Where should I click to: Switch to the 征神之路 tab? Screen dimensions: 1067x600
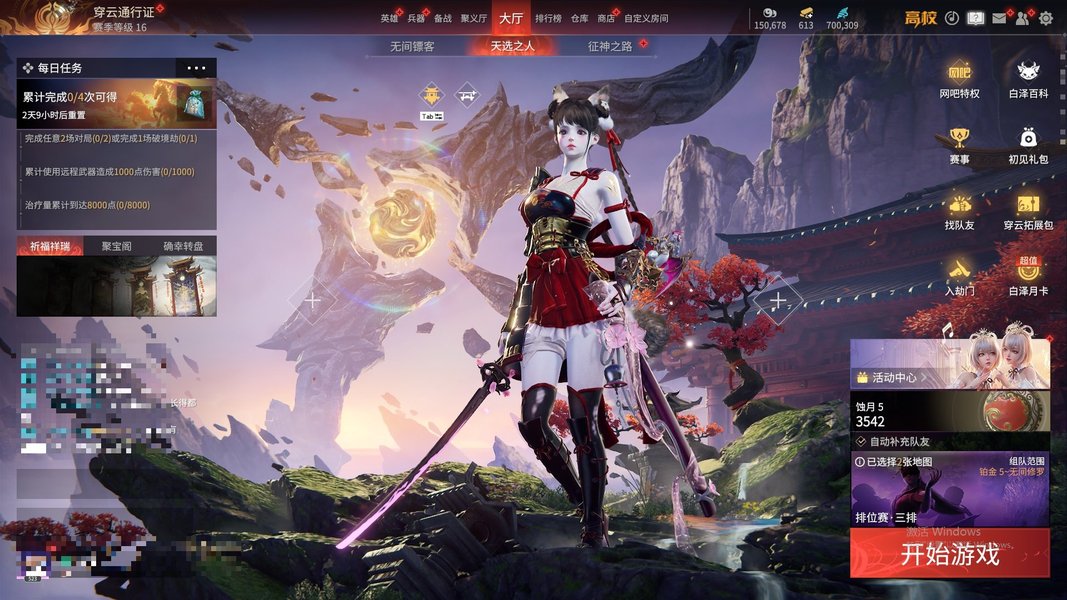point(610,46)
